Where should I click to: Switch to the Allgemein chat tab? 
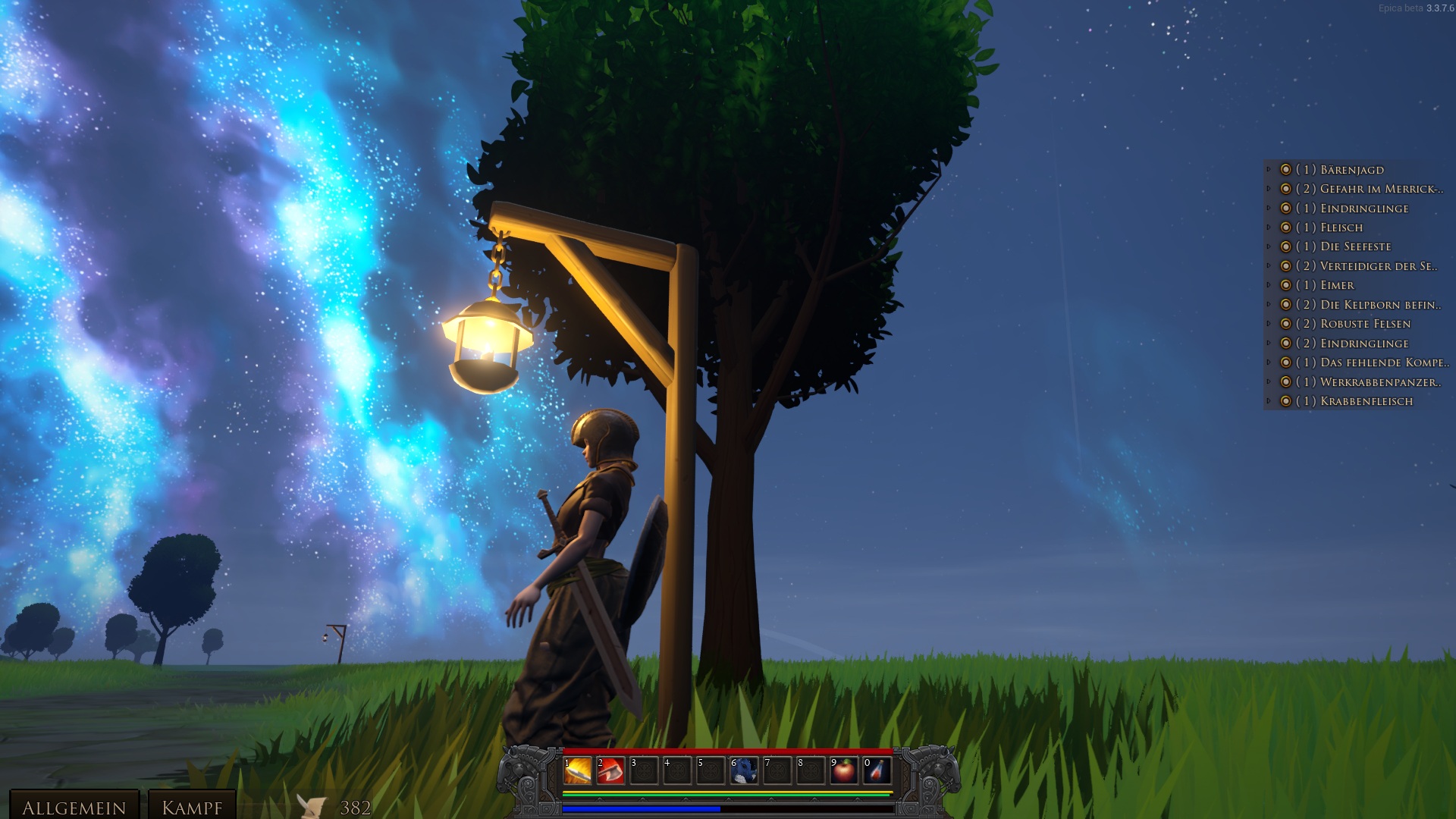point(74,807)
